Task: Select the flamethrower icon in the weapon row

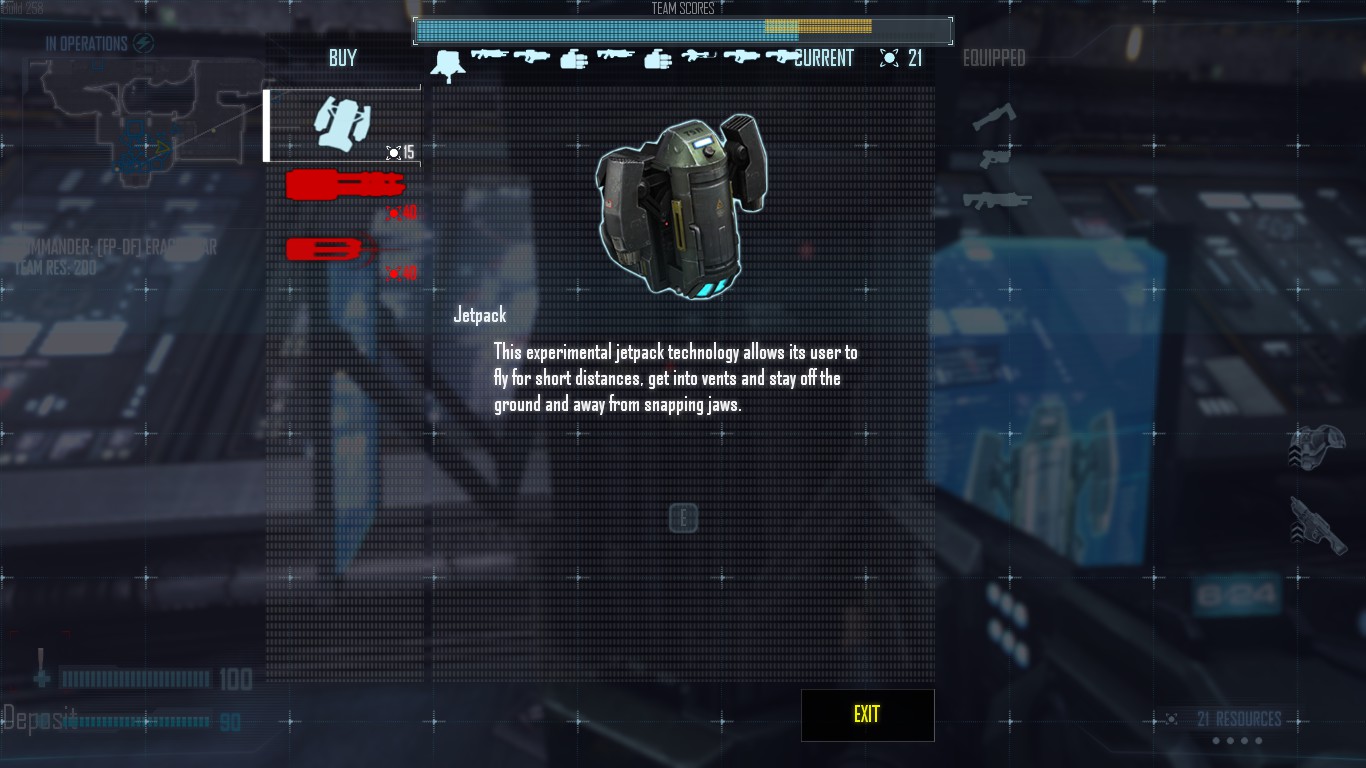Action: 698,57
